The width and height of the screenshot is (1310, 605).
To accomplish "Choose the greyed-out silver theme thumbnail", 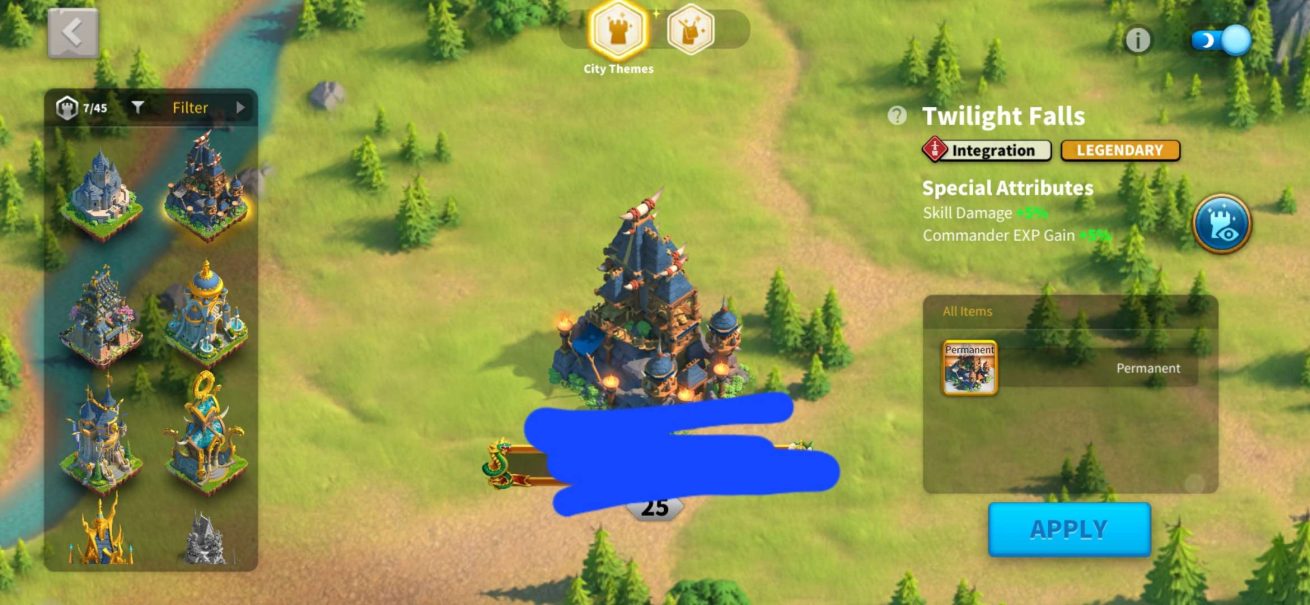I will click(x=205, y=540).
